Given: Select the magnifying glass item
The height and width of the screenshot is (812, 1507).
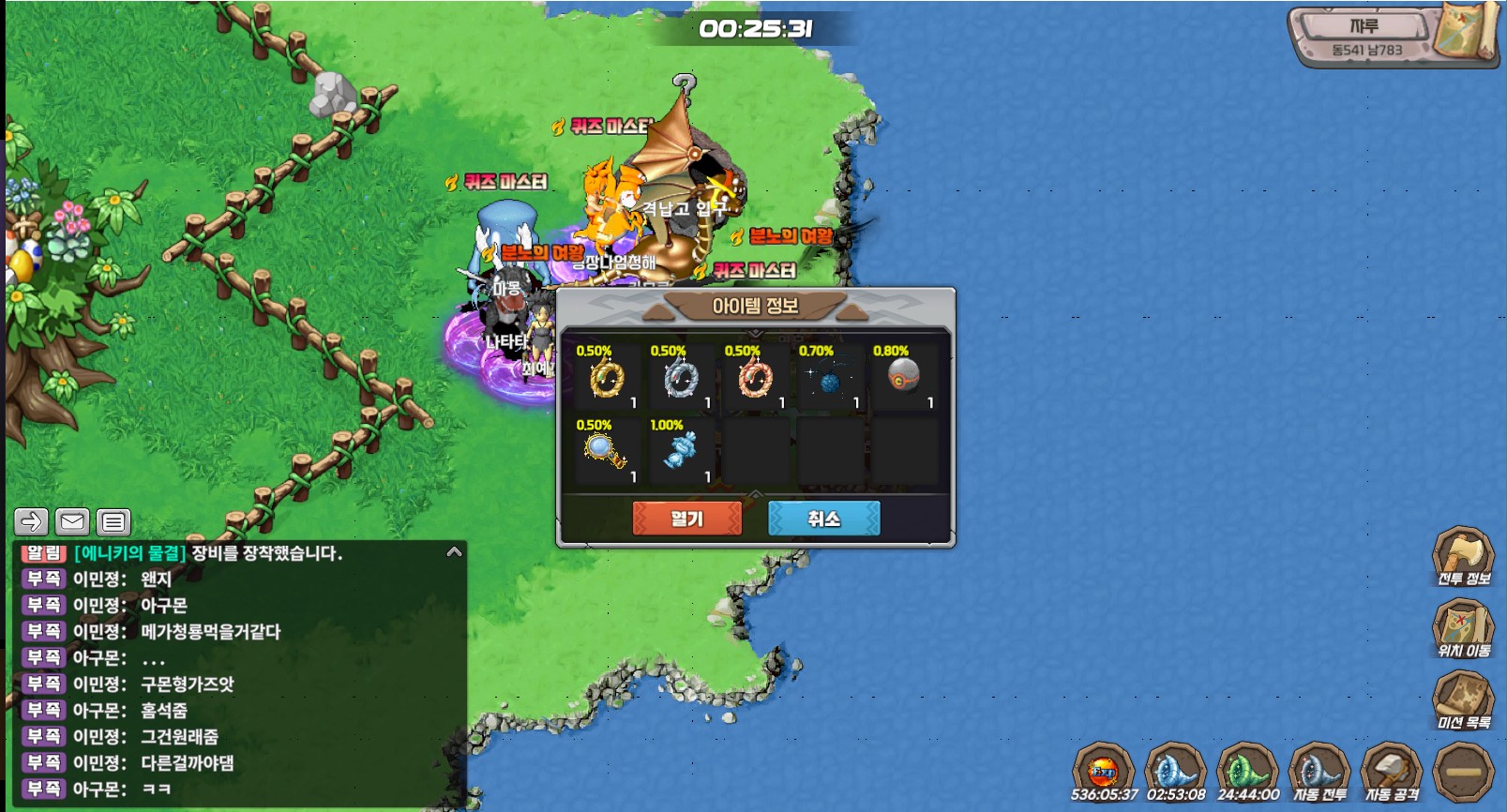Looking at the screenshot, I should click(x=608, y=452).
